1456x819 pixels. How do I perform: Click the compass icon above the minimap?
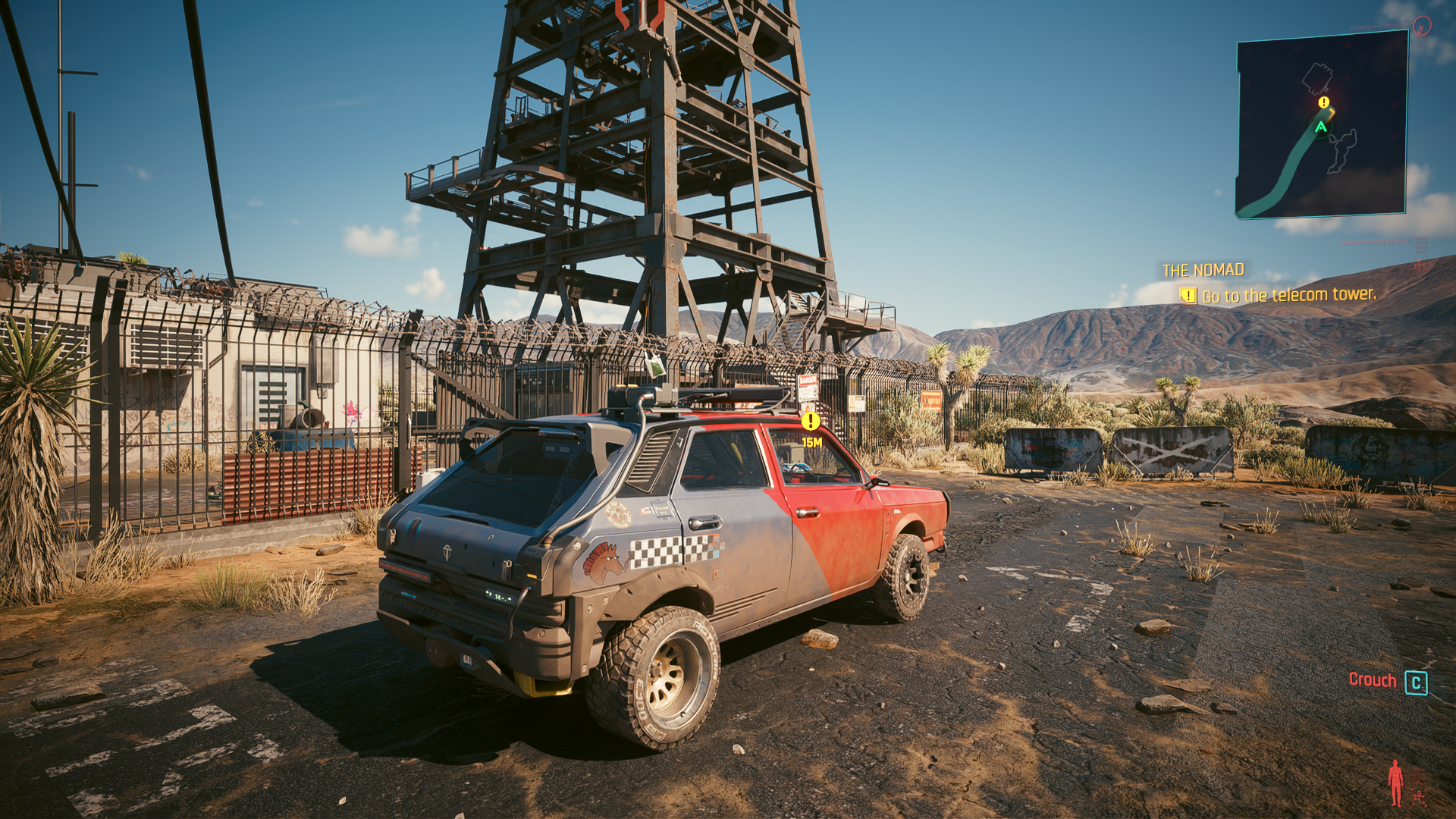(1423, 27)
